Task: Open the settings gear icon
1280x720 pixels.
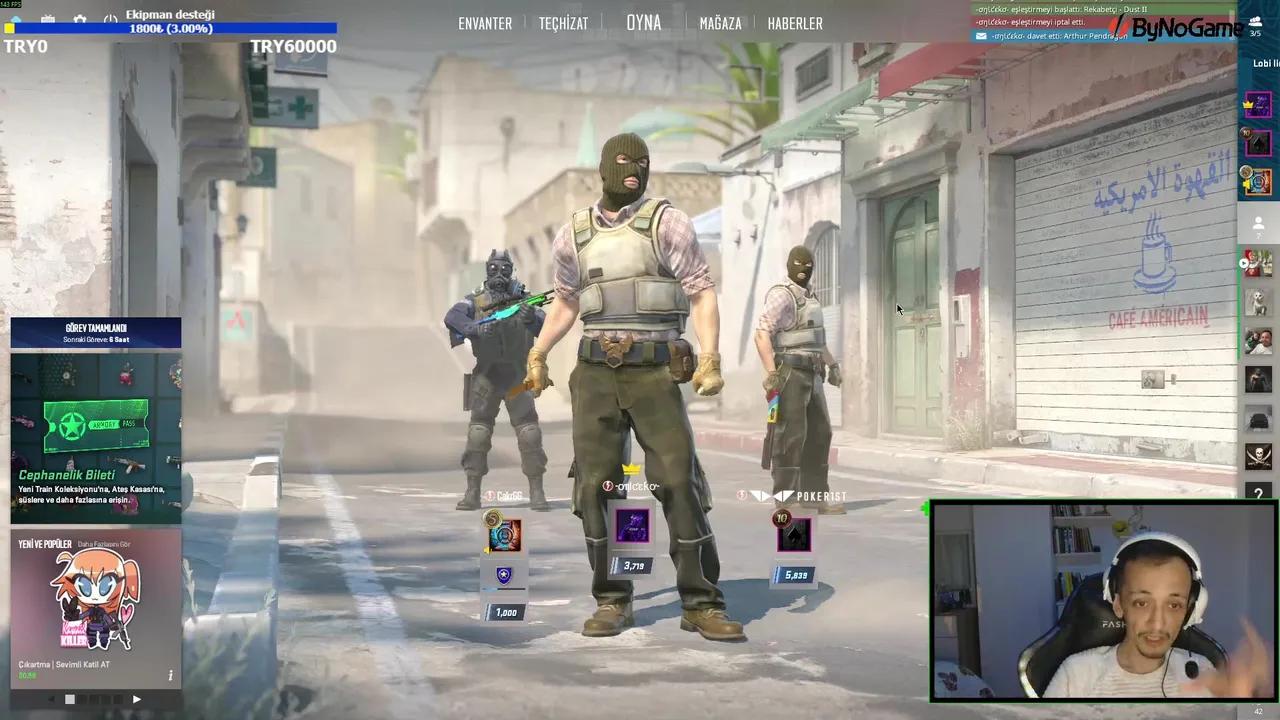Action: (x=80, y=18)
